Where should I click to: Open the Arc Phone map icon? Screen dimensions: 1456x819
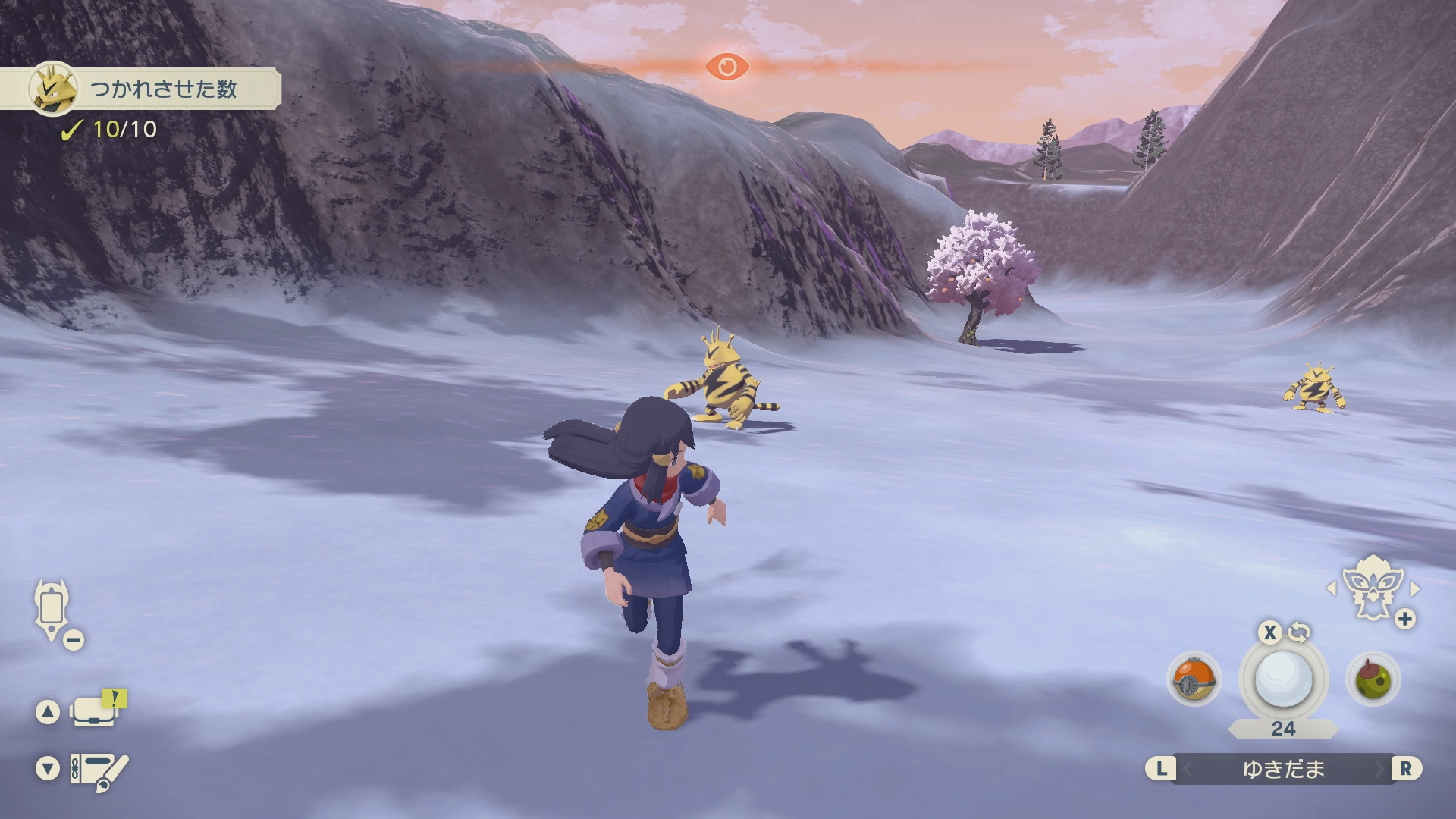tap(52, 609)
